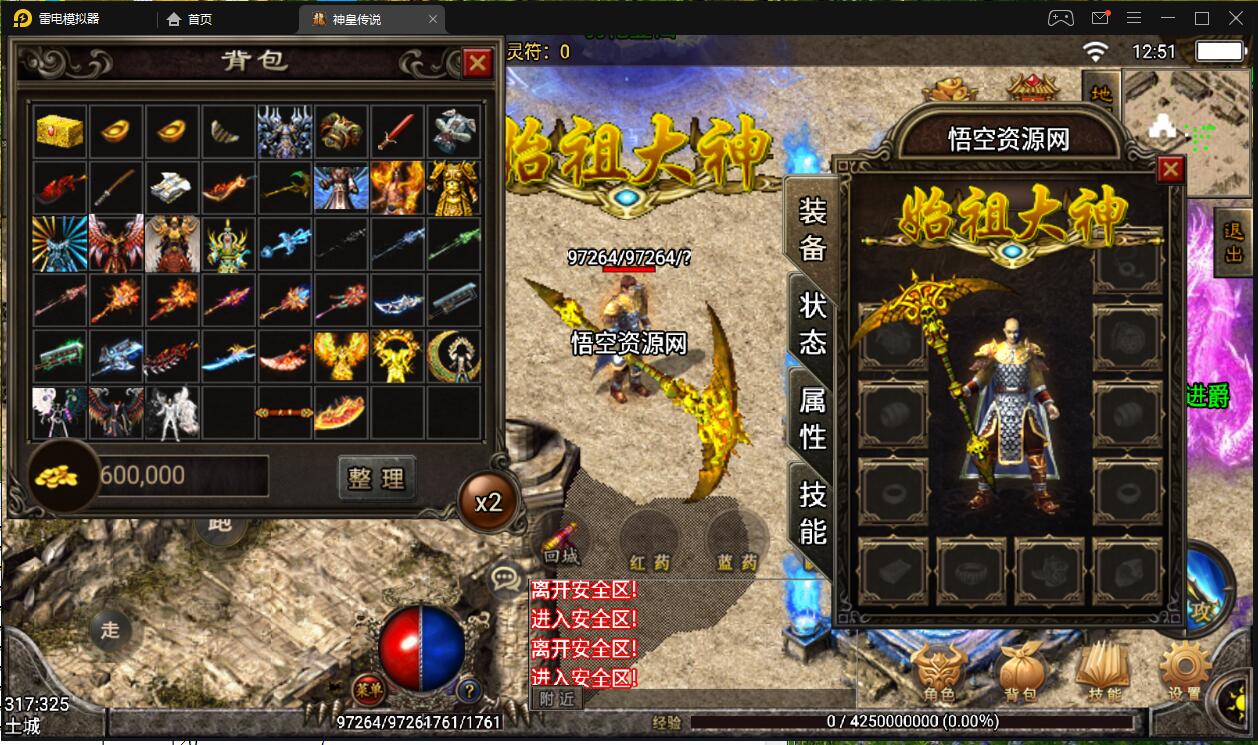Open the 属性 attributes tab
This screenshot has height=745, width=1258.
pos(812,418)
